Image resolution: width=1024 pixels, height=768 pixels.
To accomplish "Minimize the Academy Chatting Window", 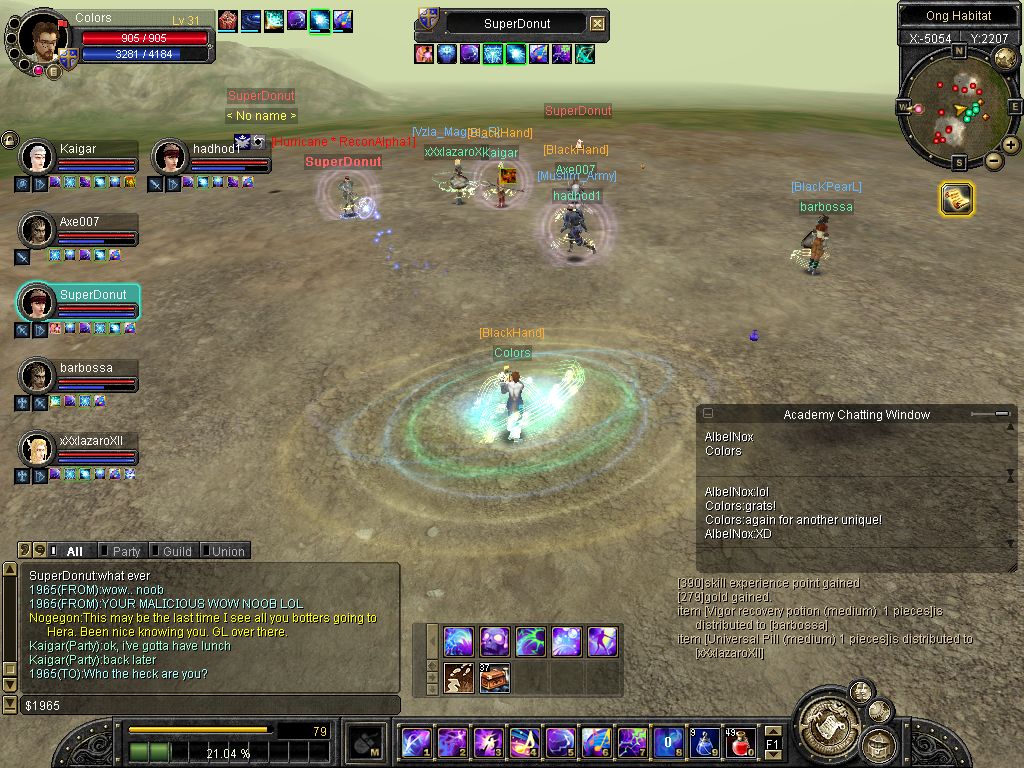I will pos(708,414).
